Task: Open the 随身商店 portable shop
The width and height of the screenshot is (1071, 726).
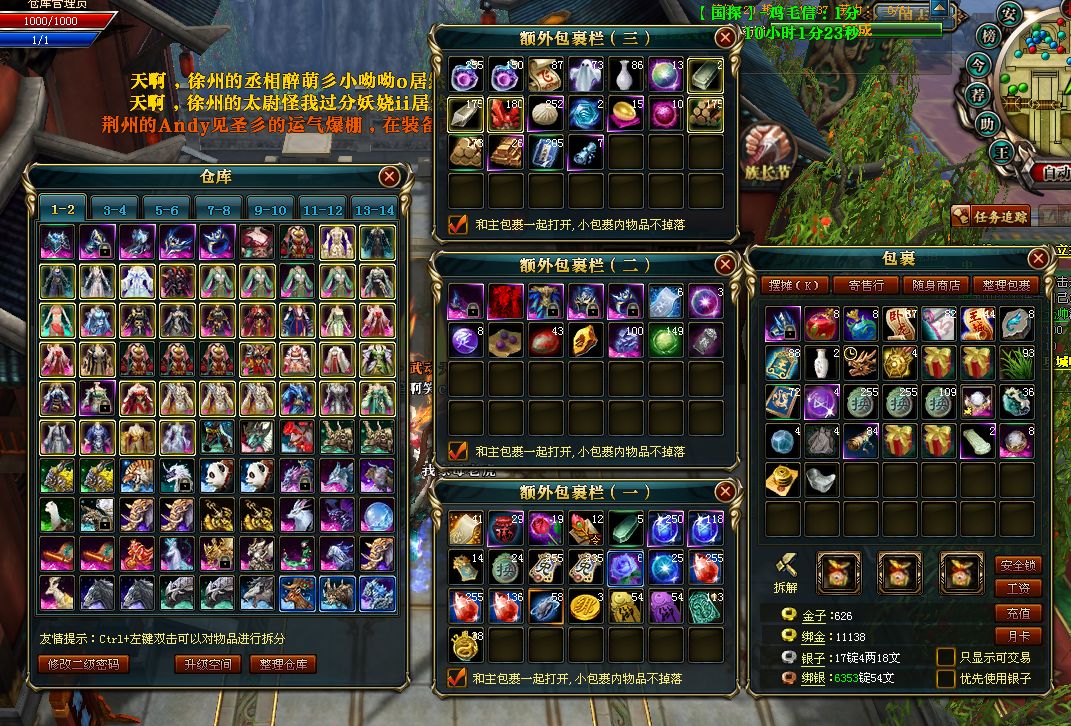Action: (x=935, y=285)
